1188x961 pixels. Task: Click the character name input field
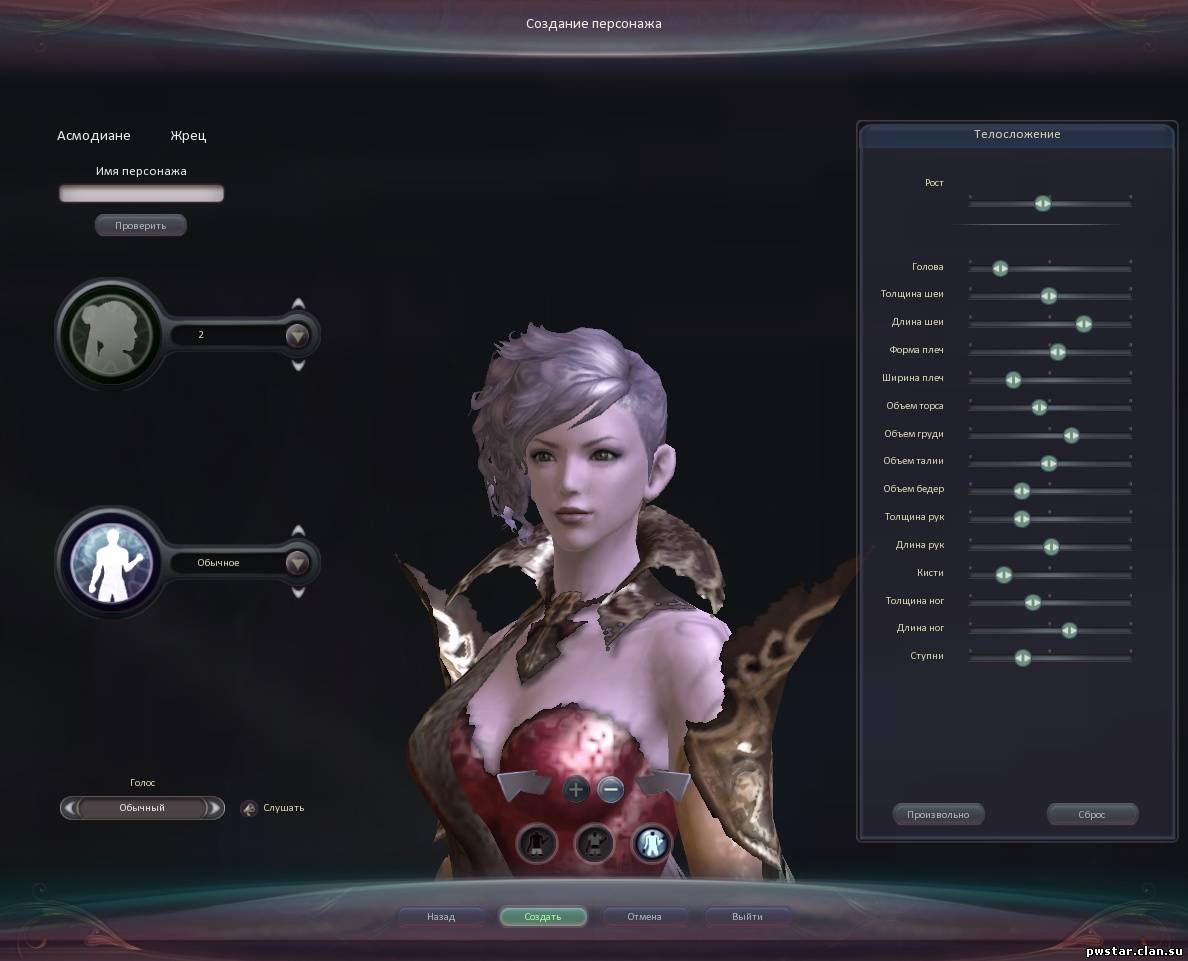tap(141, 194)
